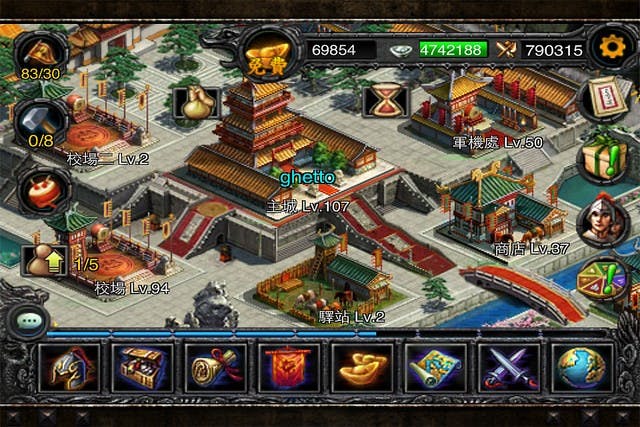Click the straw hat troops icon
The height and width of the screenshot is (427, 640).
pyautogui.click(x=40, y=50)
